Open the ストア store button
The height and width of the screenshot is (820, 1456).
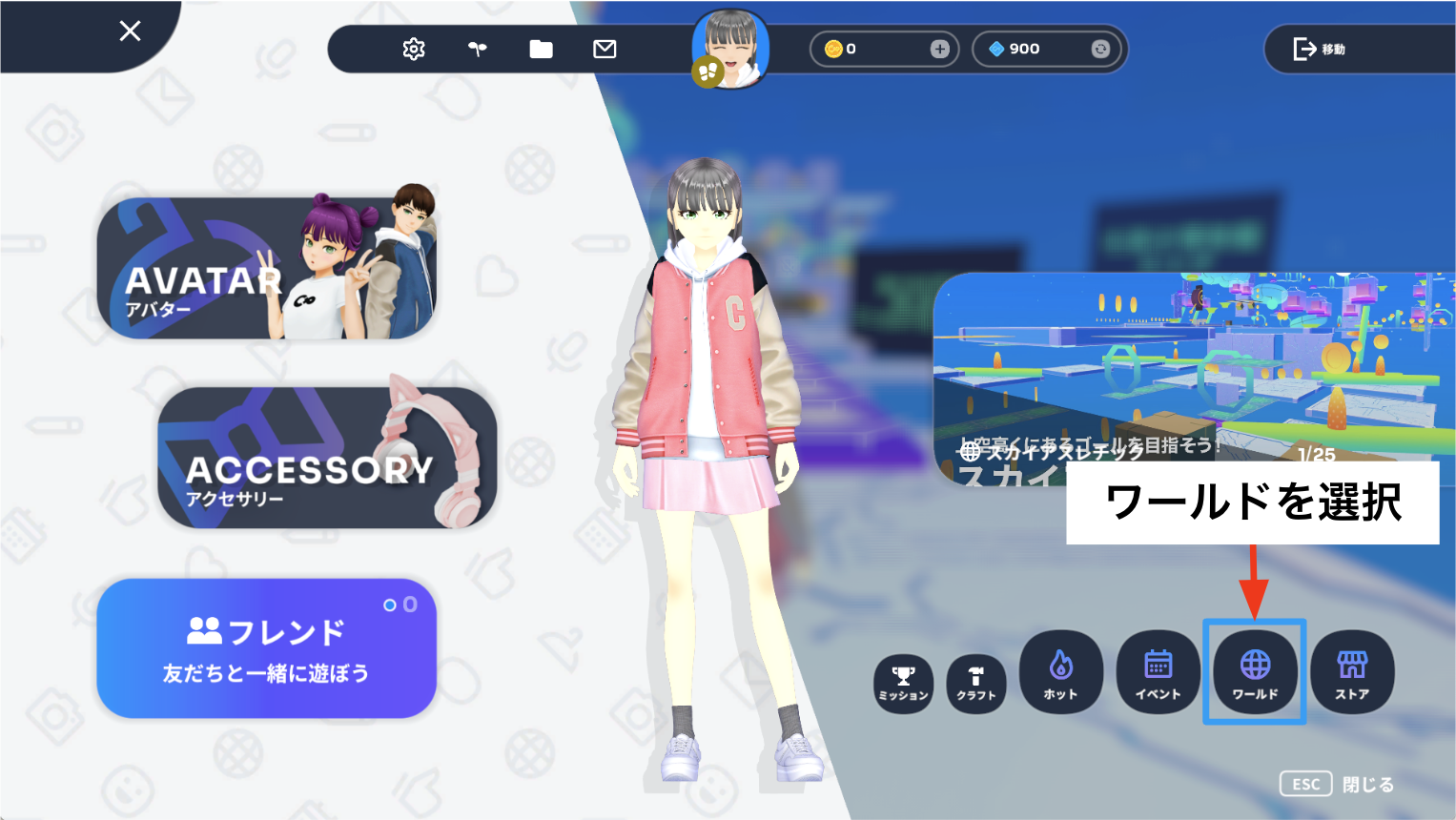coord(1352,672)
